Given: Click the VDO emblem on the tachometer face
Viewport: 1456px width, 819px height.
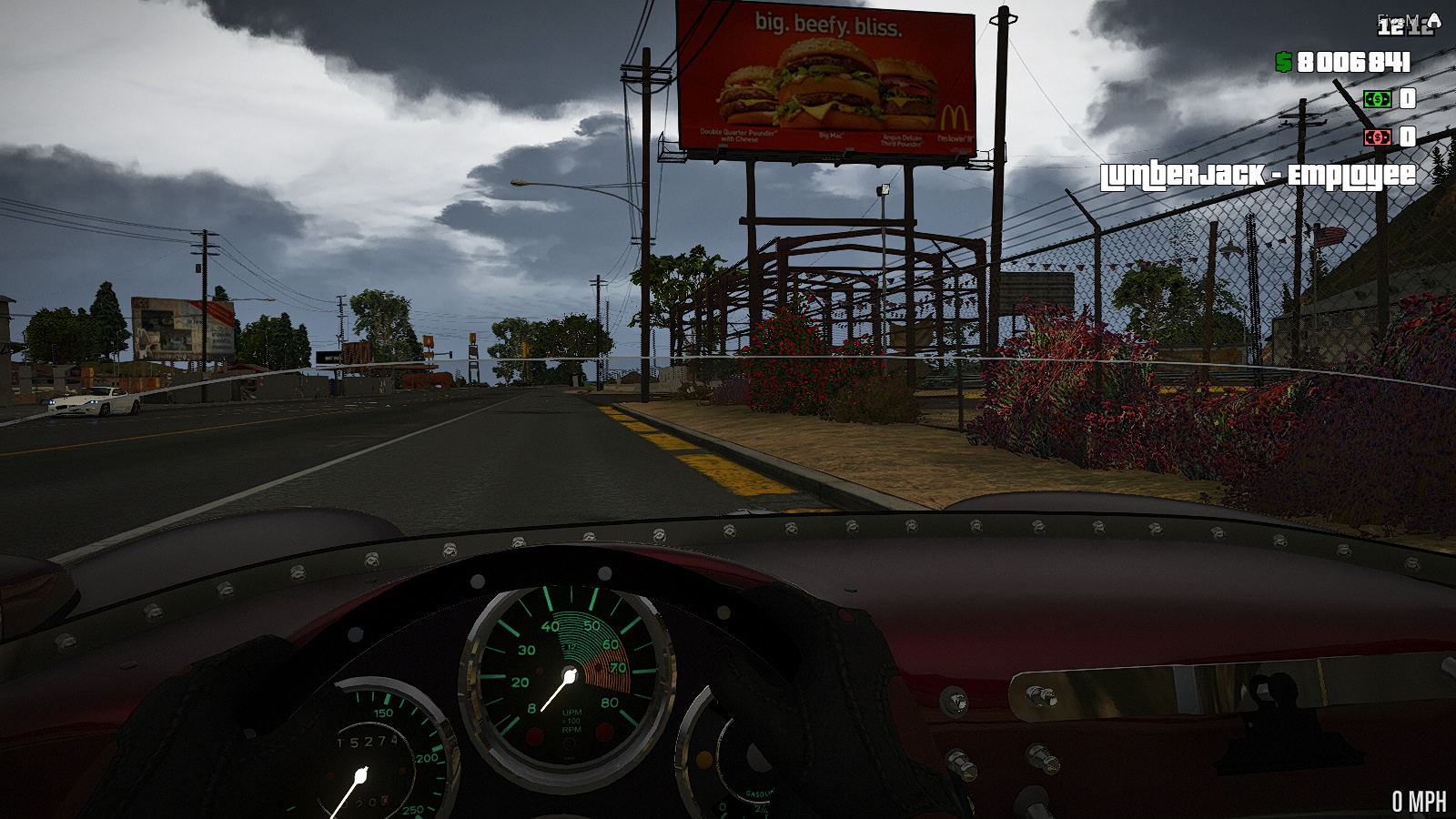Looking at the screenshot, I should (571, 757).
